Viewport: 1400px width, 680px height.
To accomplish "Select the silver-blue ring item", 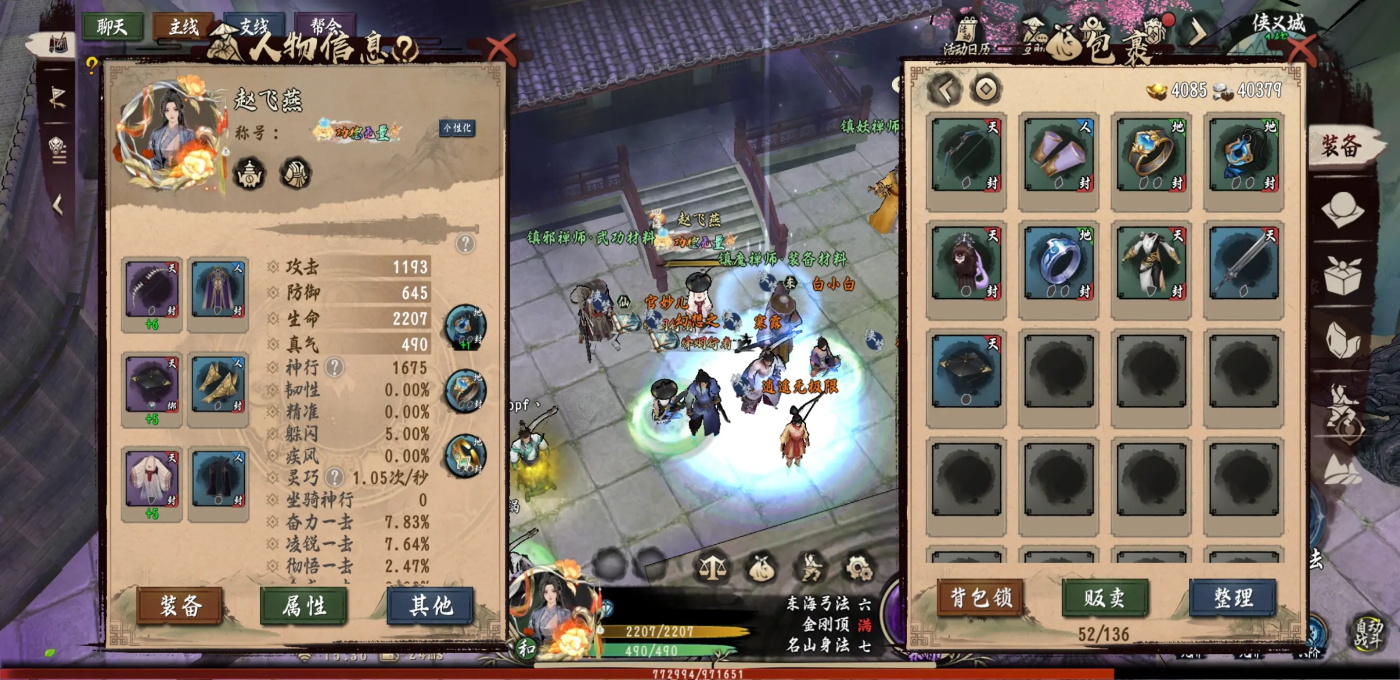I will pyautogui.click(x=1059, y=262).
